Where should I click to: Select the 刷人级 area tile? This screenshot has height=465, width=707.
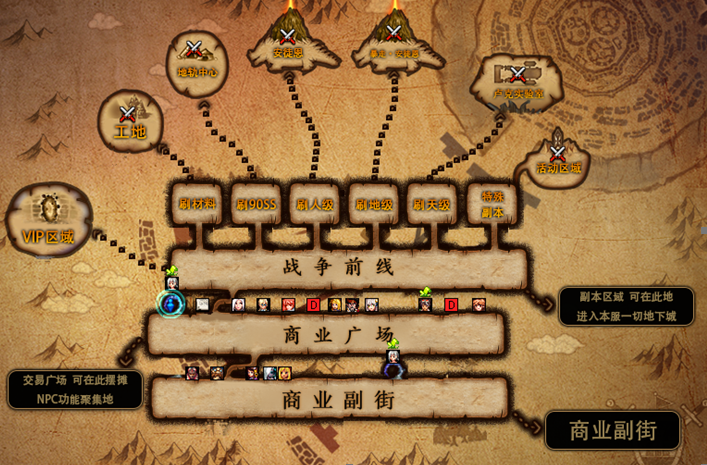(x=315, y=204)
